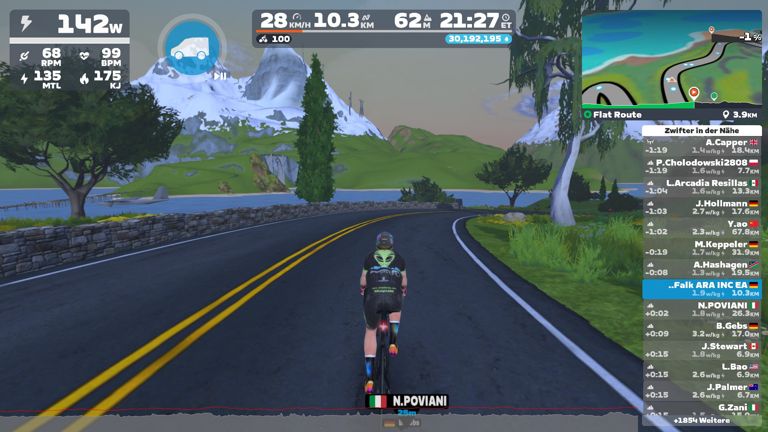Select J.Palmer in the rider list

702,390
